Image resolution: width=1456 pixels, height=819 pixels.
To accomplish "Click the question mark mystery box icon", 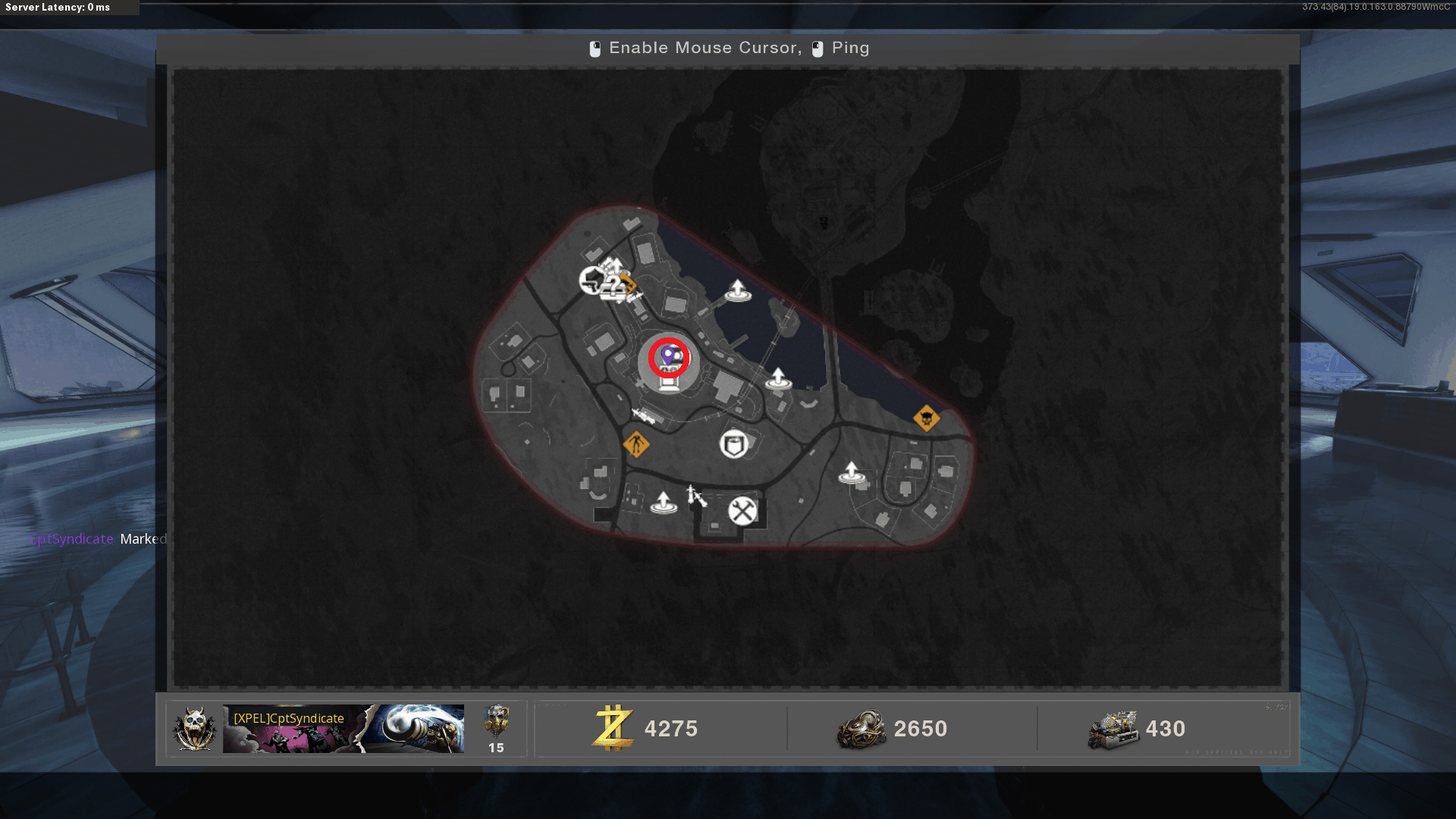I will click(x=614, y=285).
